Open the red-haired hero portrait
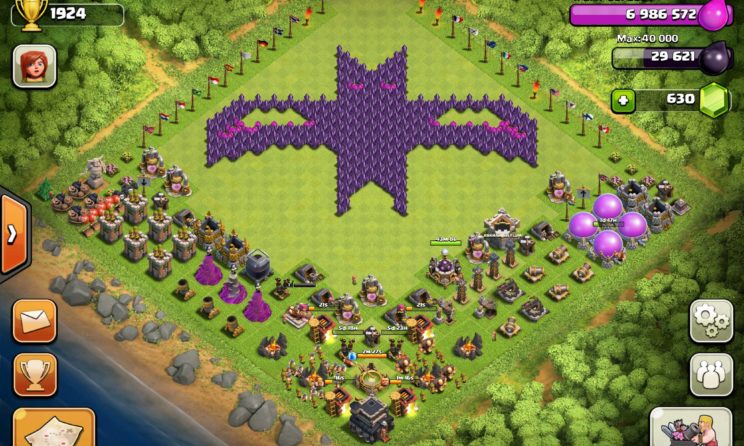 [34, 67]
